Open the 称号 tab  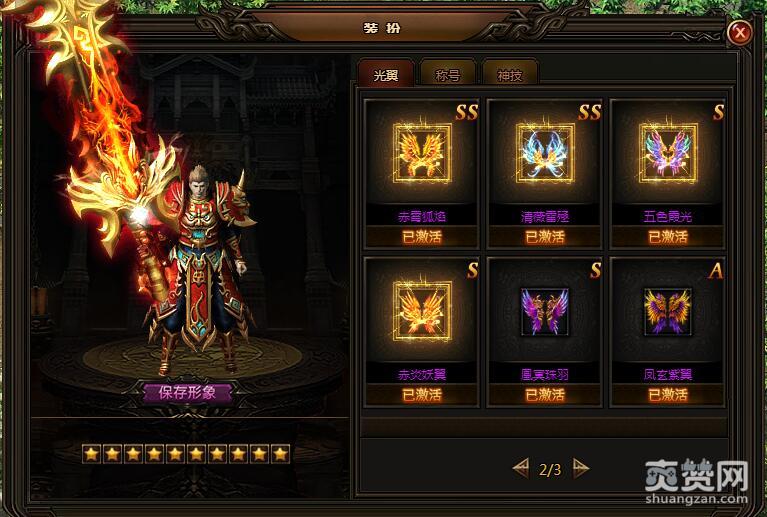coord(448,73)
